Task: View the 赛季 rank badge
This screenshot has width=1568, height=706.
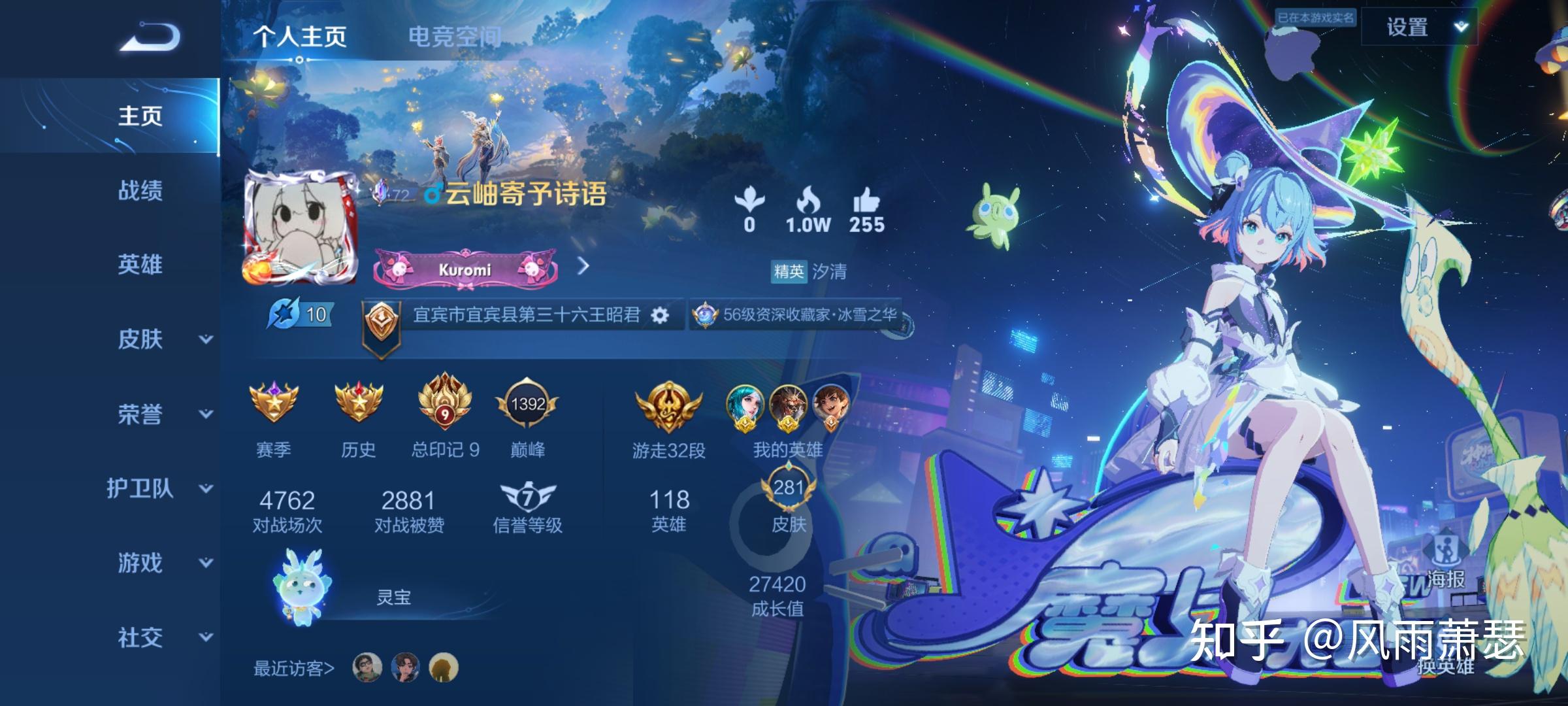Action: 274,402
